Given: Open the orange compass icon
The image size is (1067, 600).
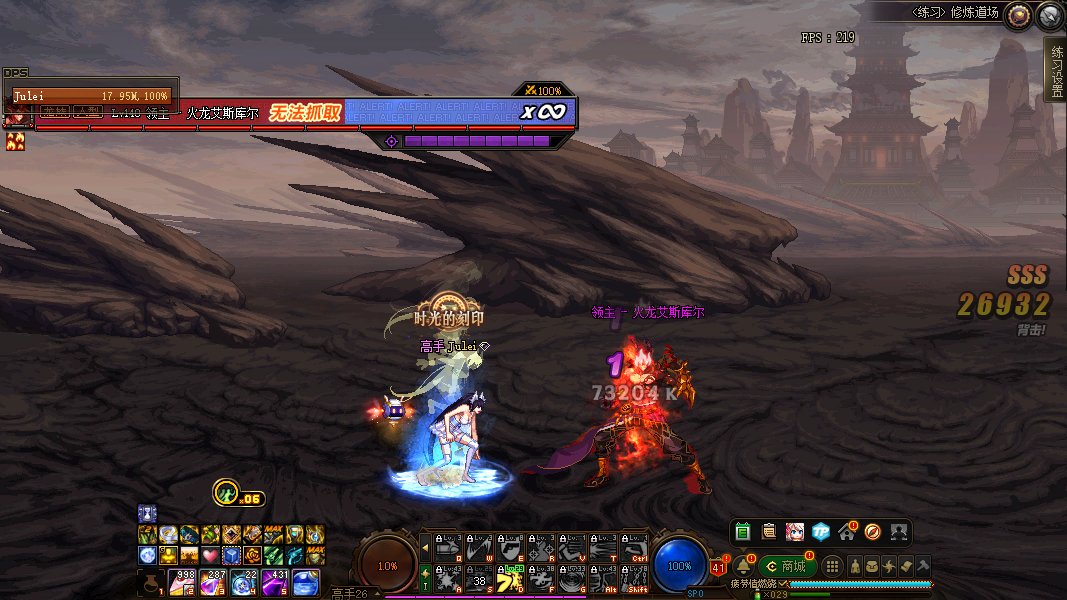Looking at the screenshot, I should [x=872, y=531].
